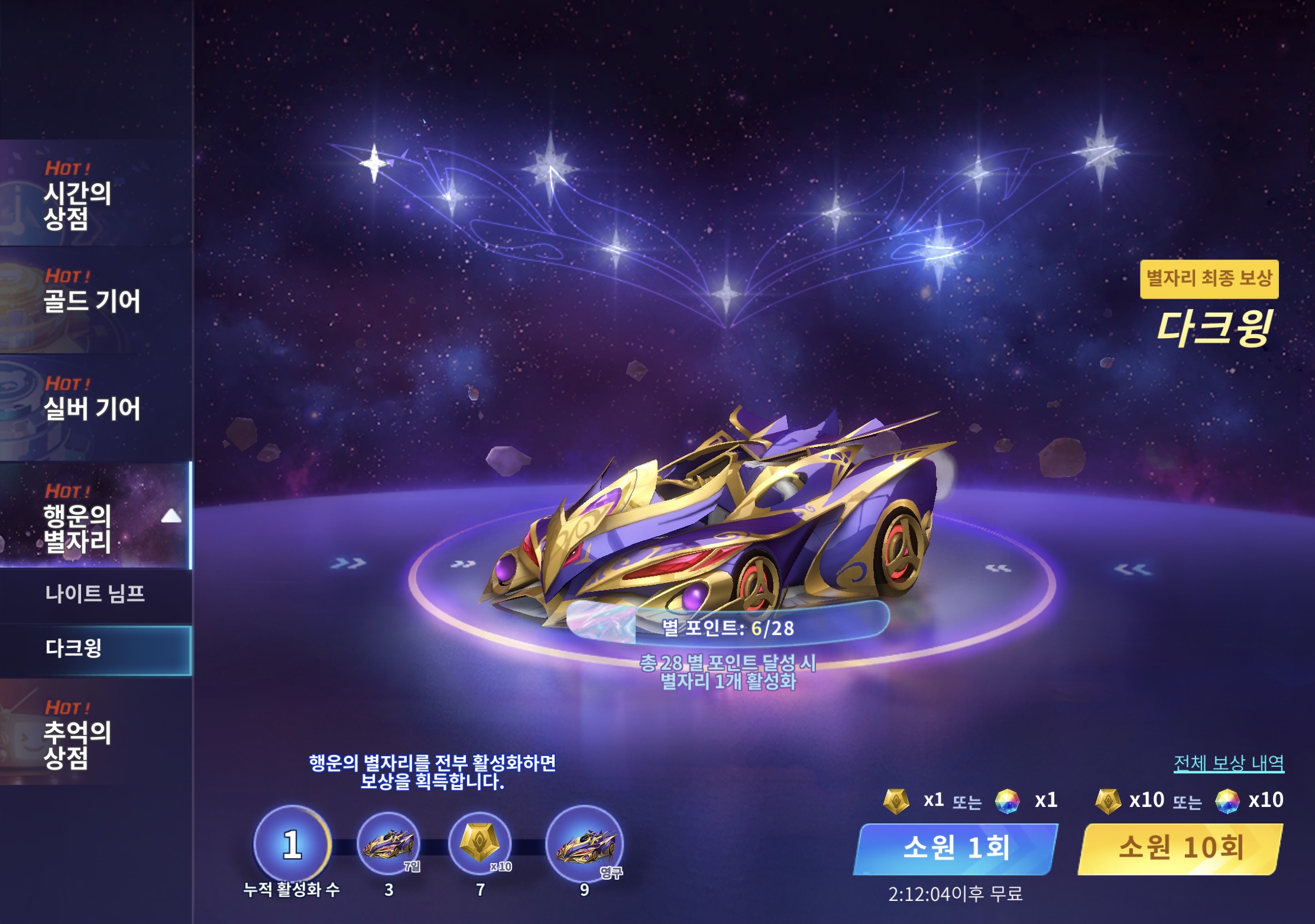Click the 별자리 최종 보상 label
This screenshot has height=924, width=1315.
(1209, 278)
